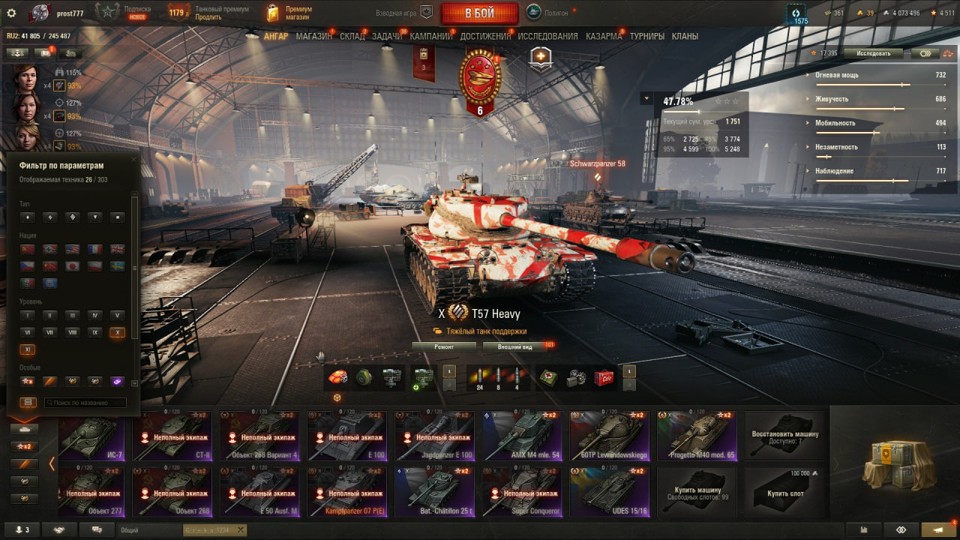Image resolution: width=960 pixels, height=540 pixels.
Task: Filter by the USA nation flag
Action: (x=72, y=249)
